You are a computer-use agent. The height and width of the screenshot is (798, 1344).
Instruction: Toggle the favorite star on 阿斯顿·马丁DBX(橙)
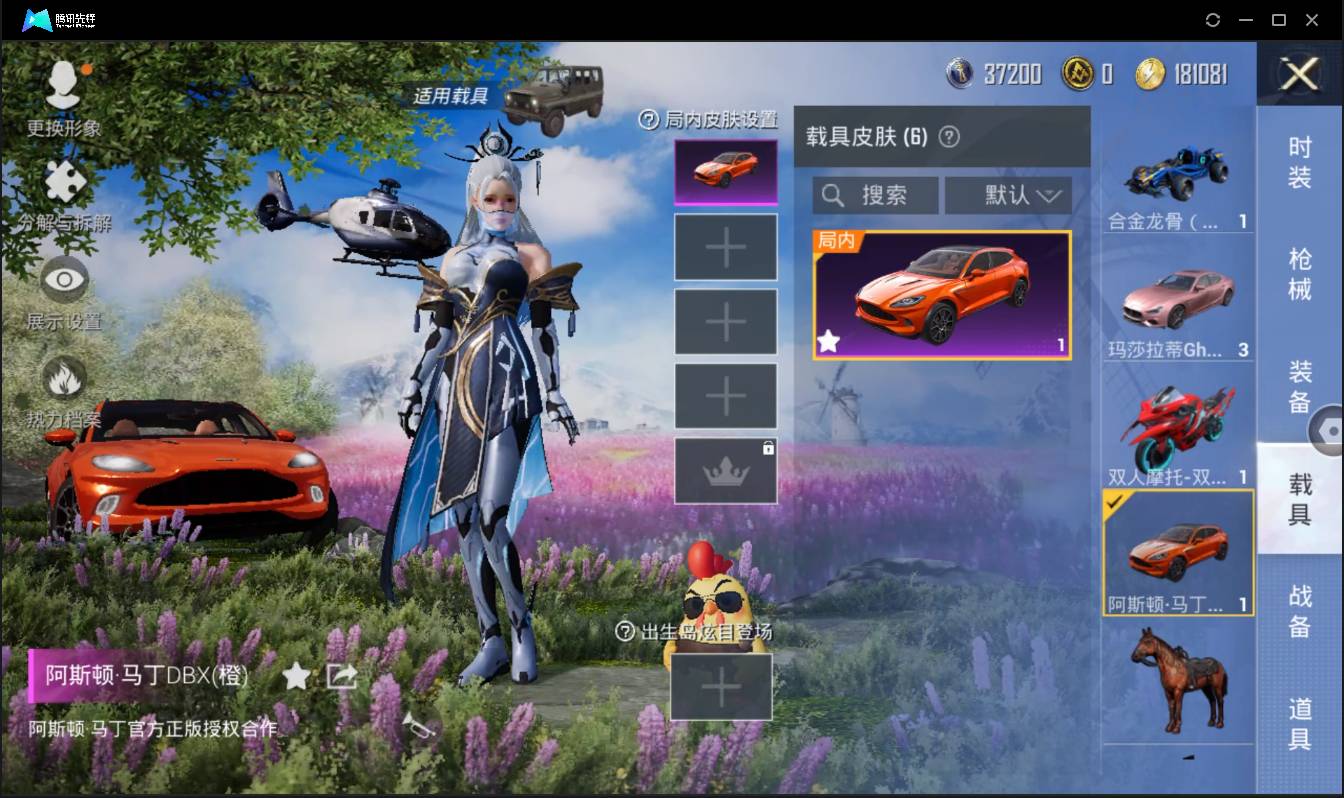point(297,676)
